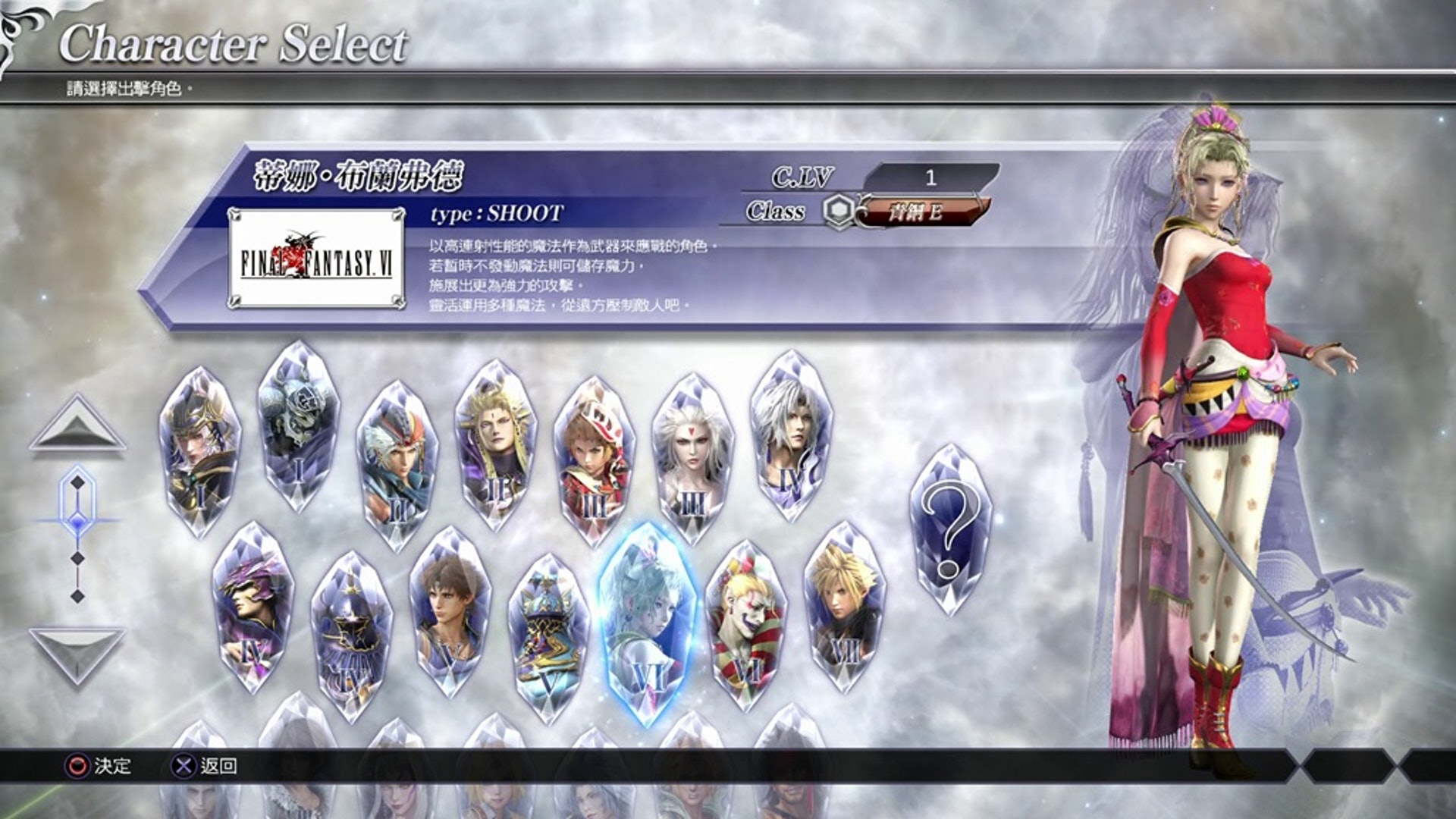
Task: Click the down arrow for more characters
Action: (77, 654)
